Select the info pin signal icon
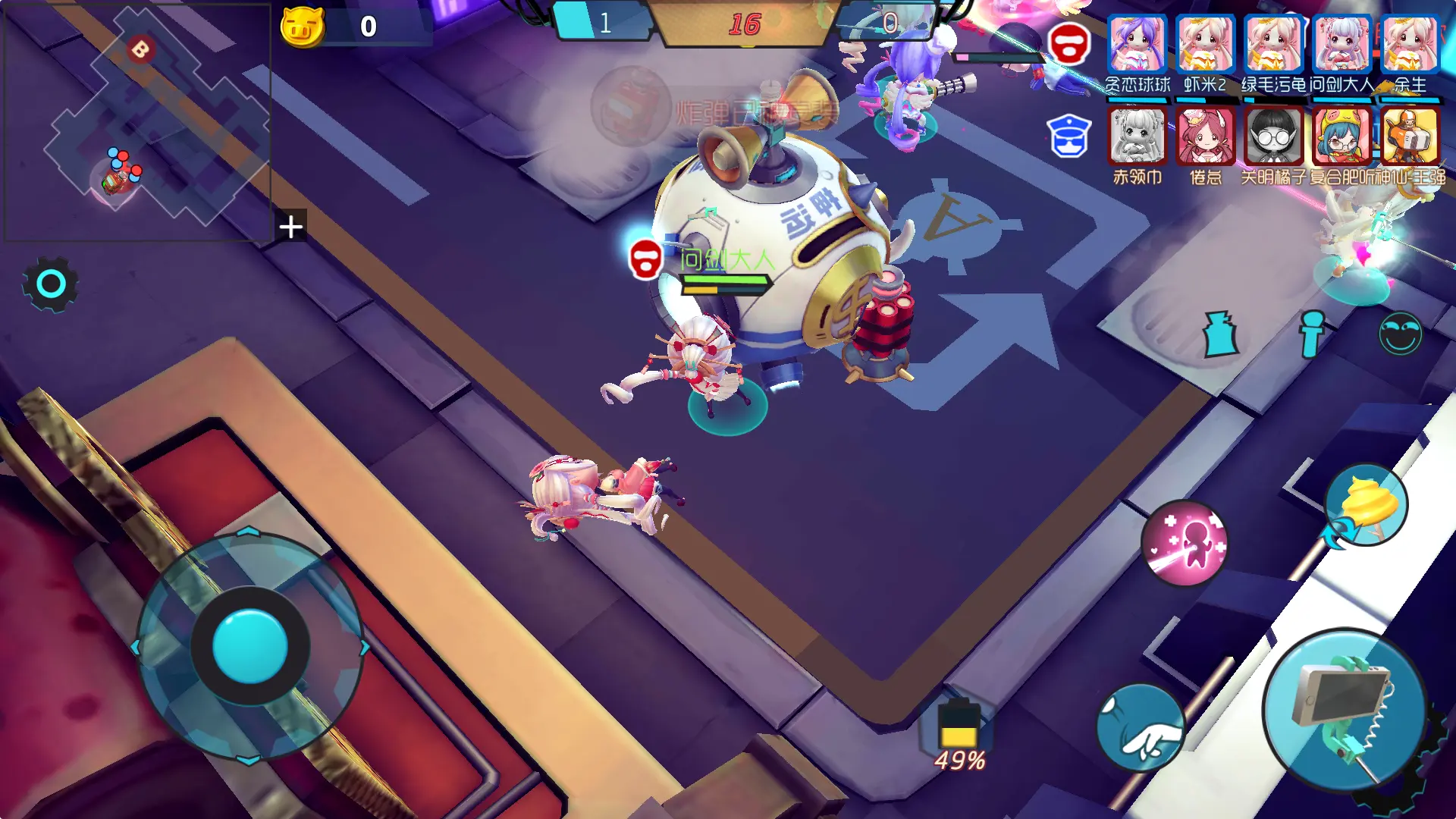The height and width of the screenshot is (819, 1456). tap(1311, 333)
